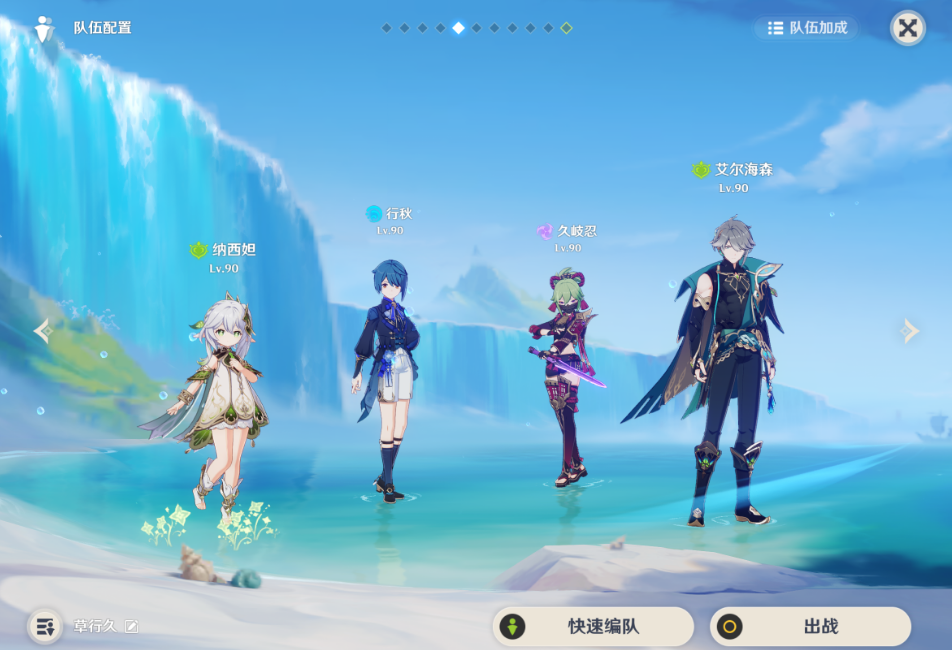Open the 队伍加成 team bonus panel
952x650 pixels.
pyautogui.click(x=807, y=28)
